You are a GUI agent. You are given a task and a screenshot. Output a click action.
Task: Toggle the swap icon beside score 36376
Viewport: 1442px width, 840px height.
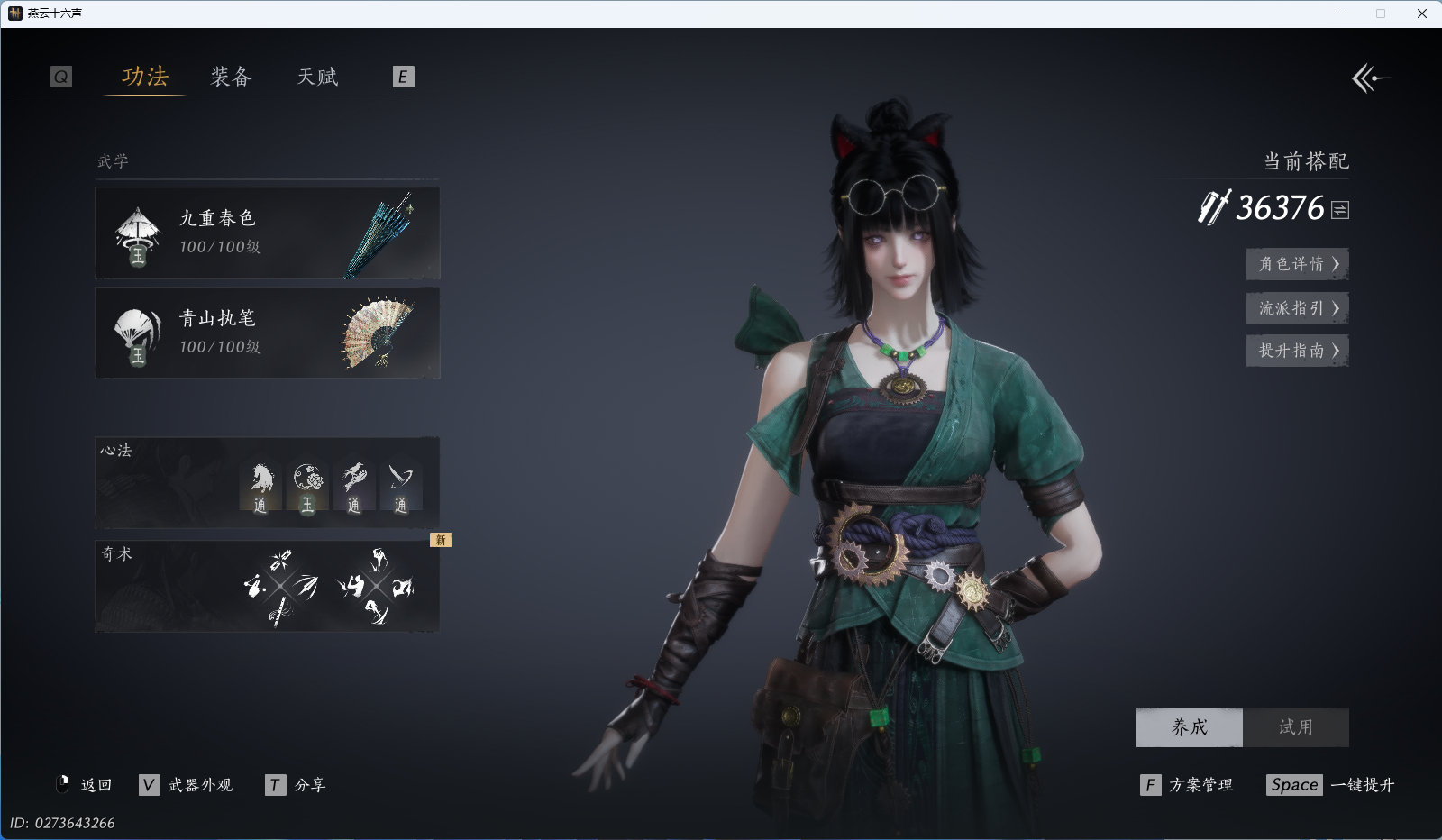pyautogui.click(x=1340, y=210)
